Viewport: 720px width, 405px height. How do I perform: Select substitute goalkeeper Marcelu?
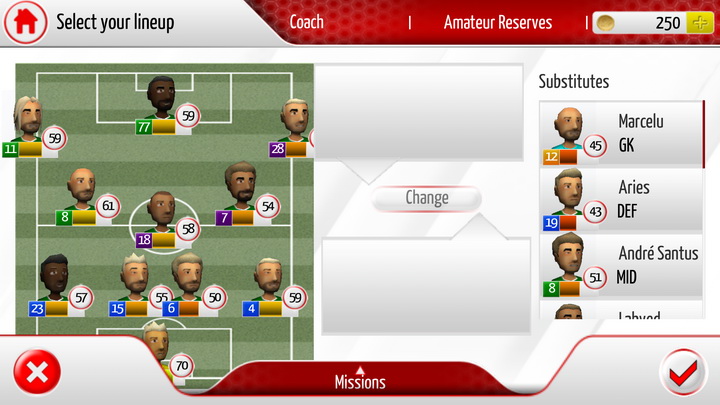[x=620, y=133]
